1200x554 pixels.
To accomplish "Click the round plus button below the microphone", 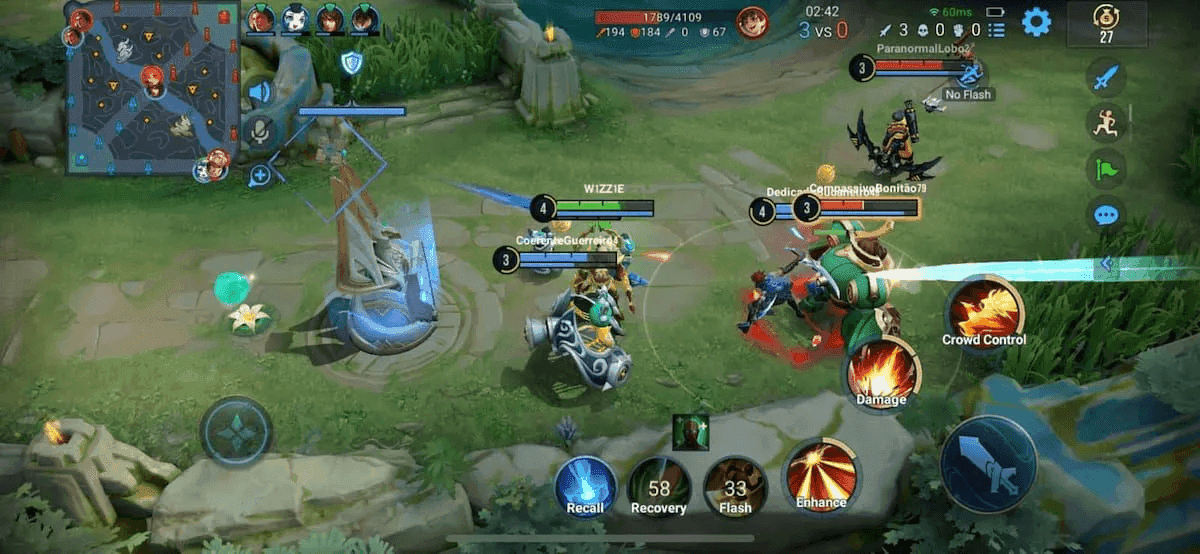I will pyautogui.click(x=260, y=175).
